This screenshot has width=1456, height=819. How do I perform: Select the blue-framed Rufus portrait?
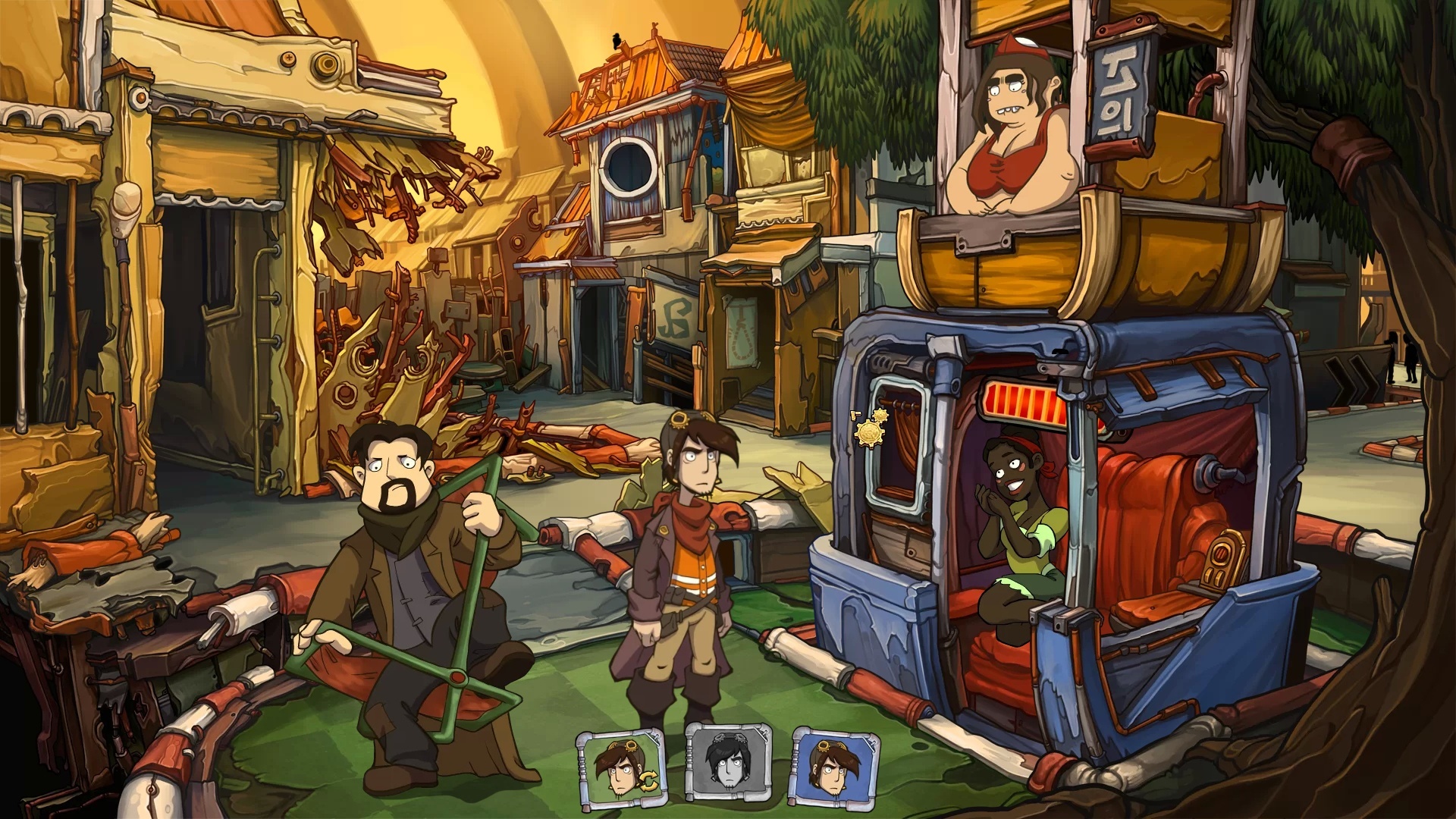tap(830, 766)
